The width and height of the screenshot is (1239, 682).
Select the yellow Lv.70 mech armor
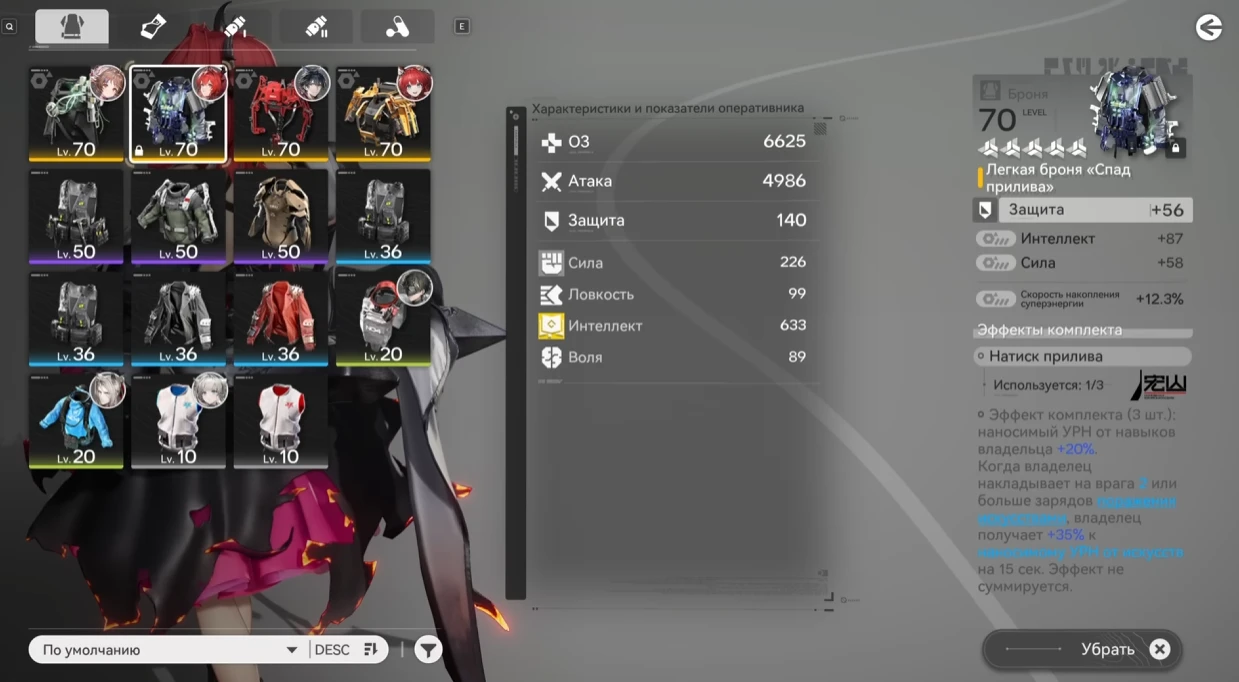383,114
